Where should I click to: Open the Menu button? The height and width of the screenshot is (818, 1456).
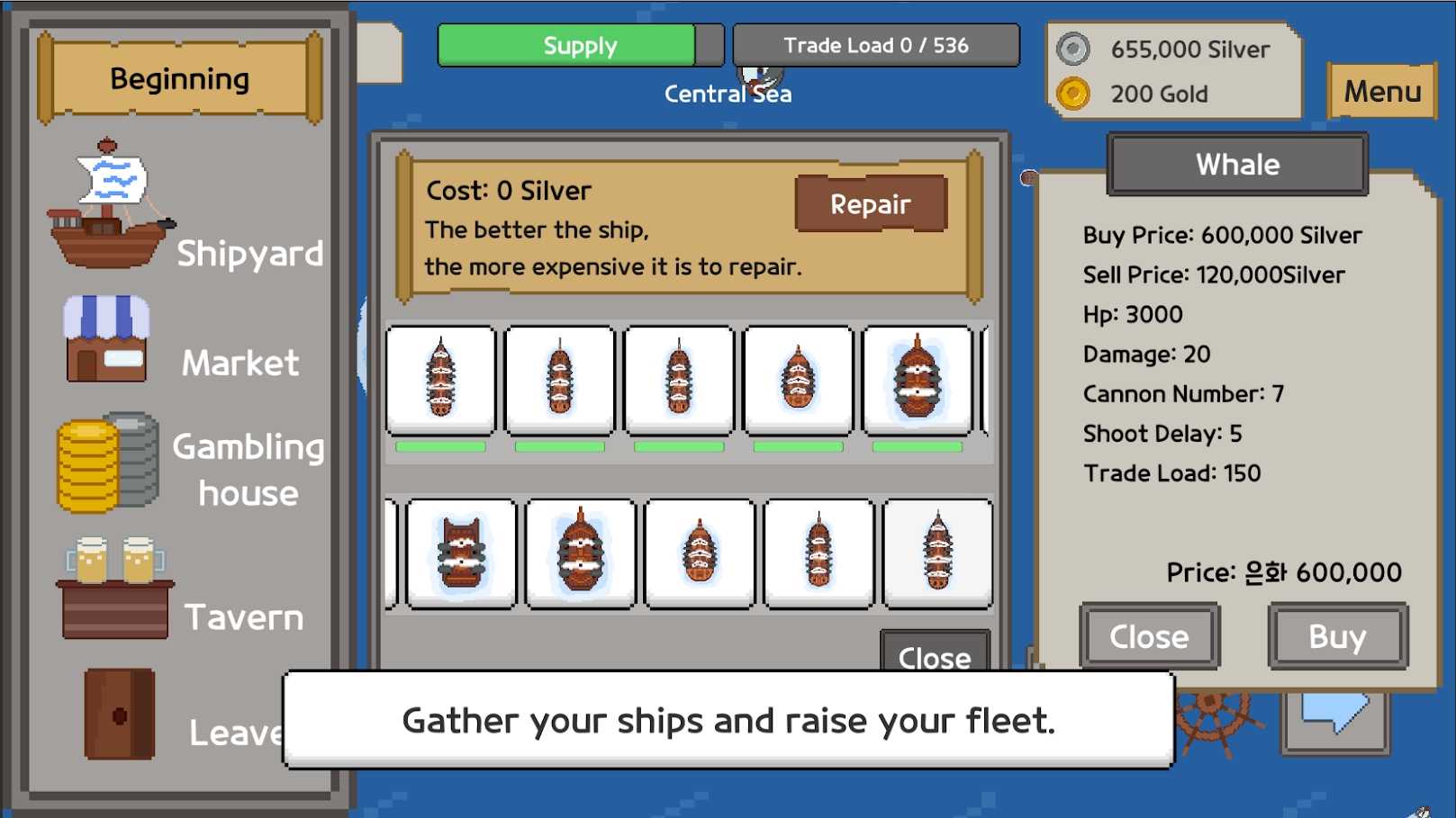[1381, 91]
